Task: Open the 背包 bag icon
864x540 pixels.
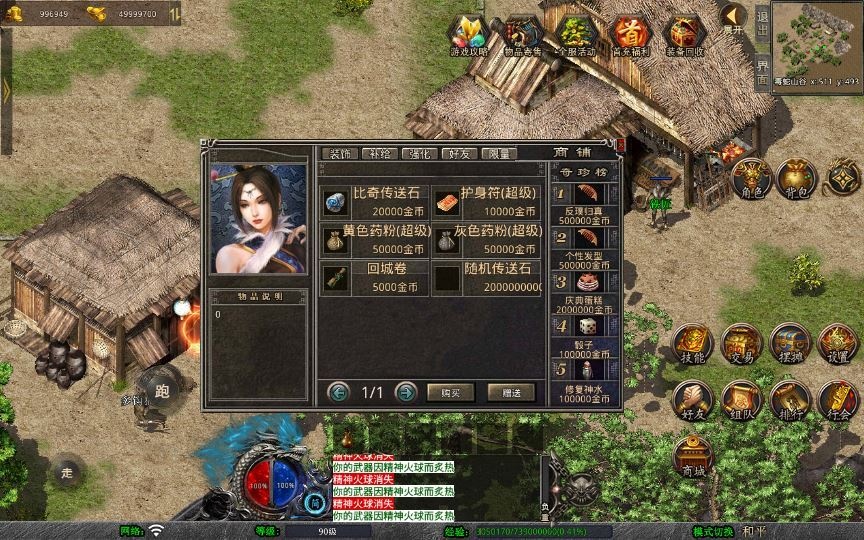Action: (x=798, y=177)
